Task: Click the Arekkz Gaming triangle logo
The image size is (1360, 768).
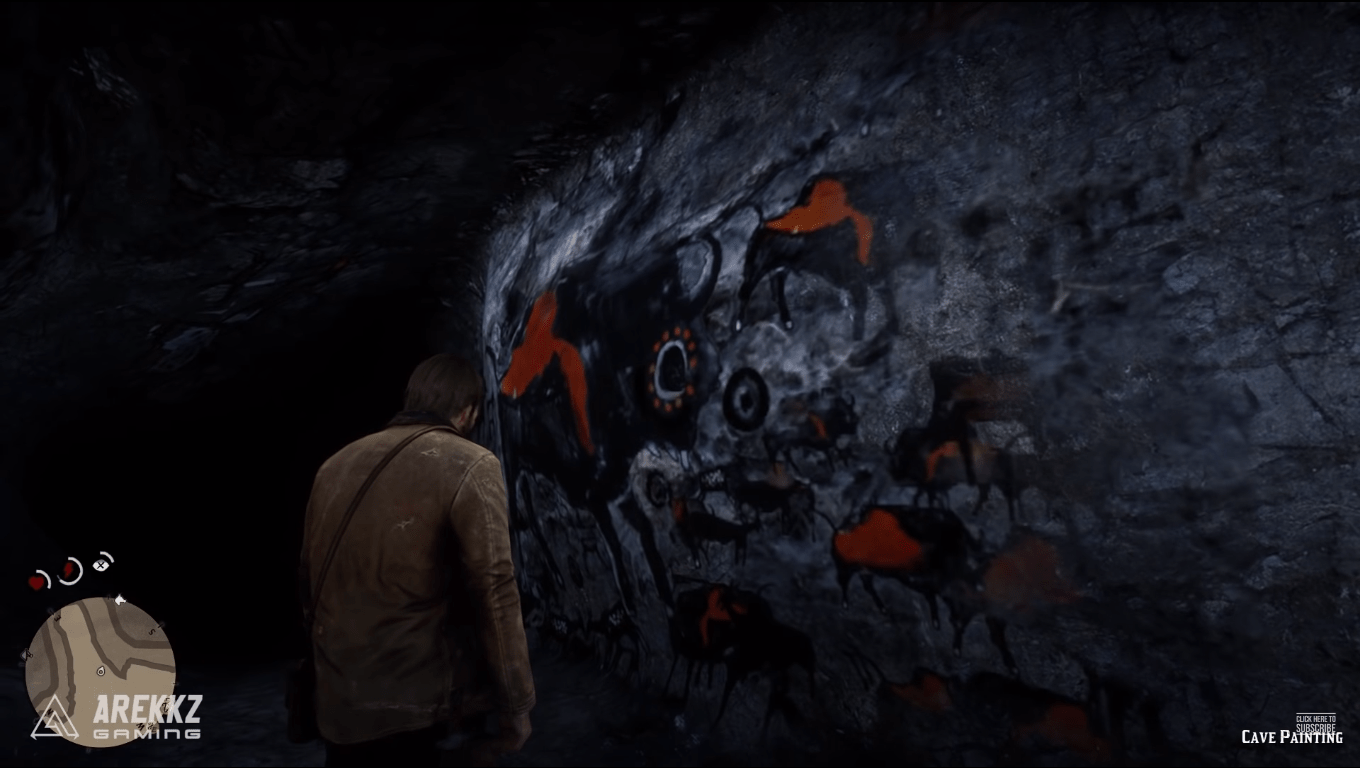Action: 53,718
